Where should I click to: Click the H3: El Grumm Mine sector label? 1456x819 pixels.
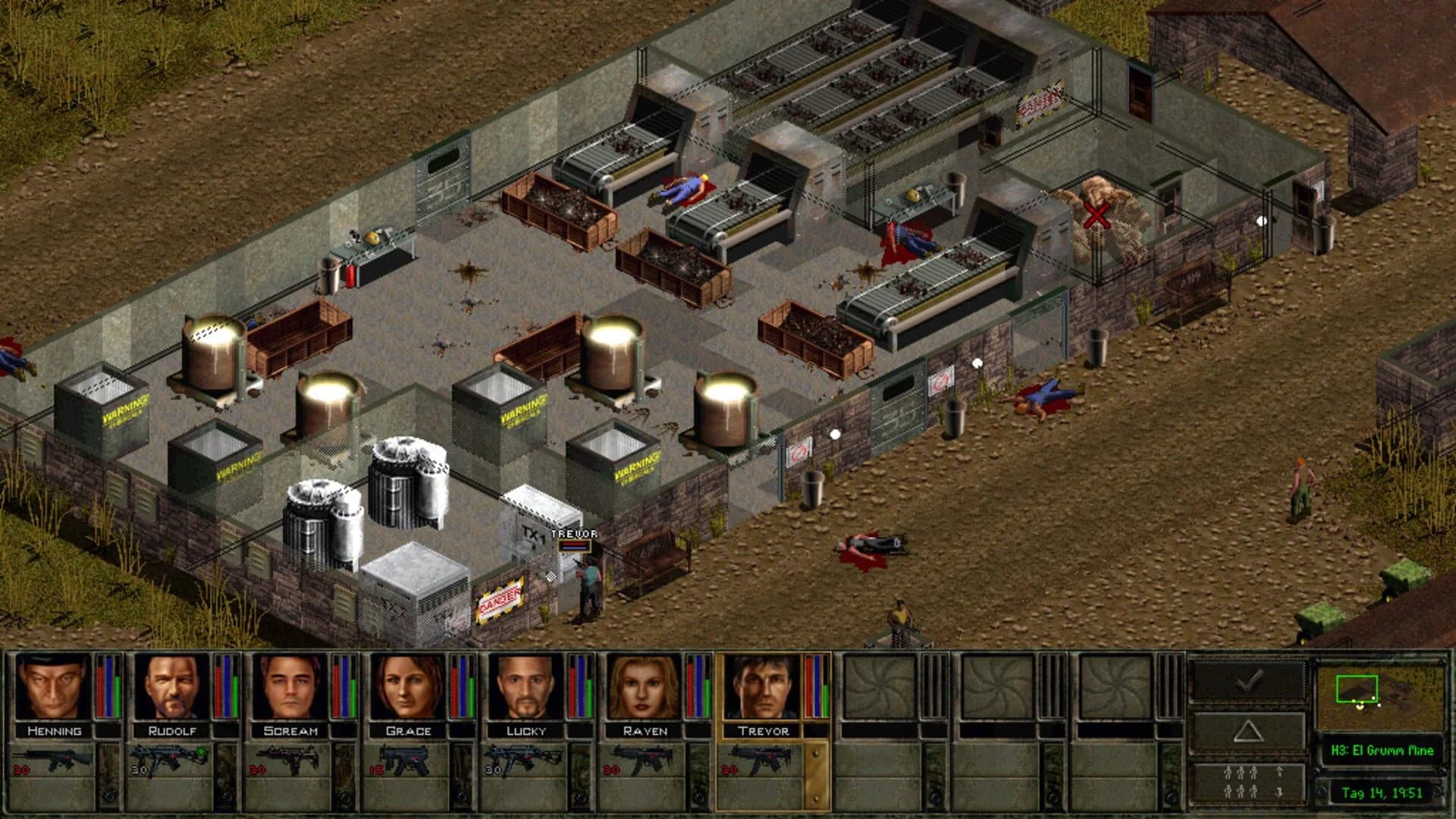click(x=1382, y=748)
